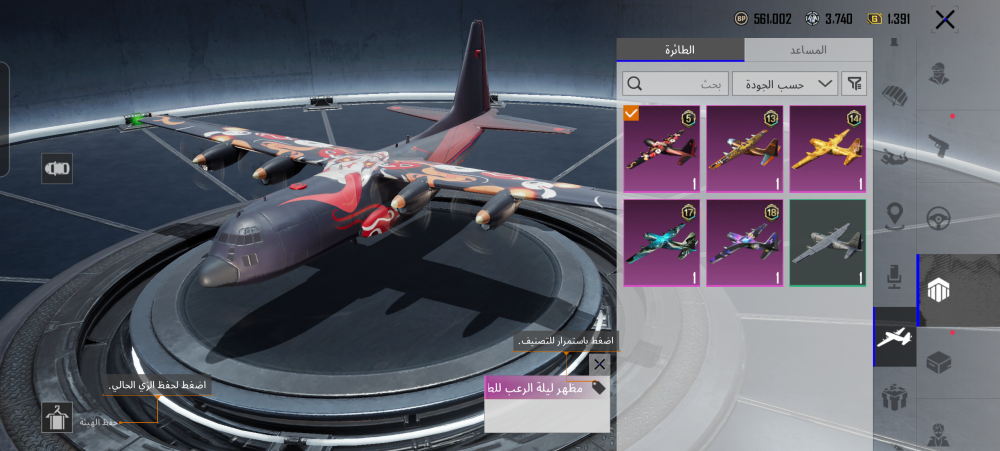Dismiss the skin name tooltip popup

click(x=599, y=365)
